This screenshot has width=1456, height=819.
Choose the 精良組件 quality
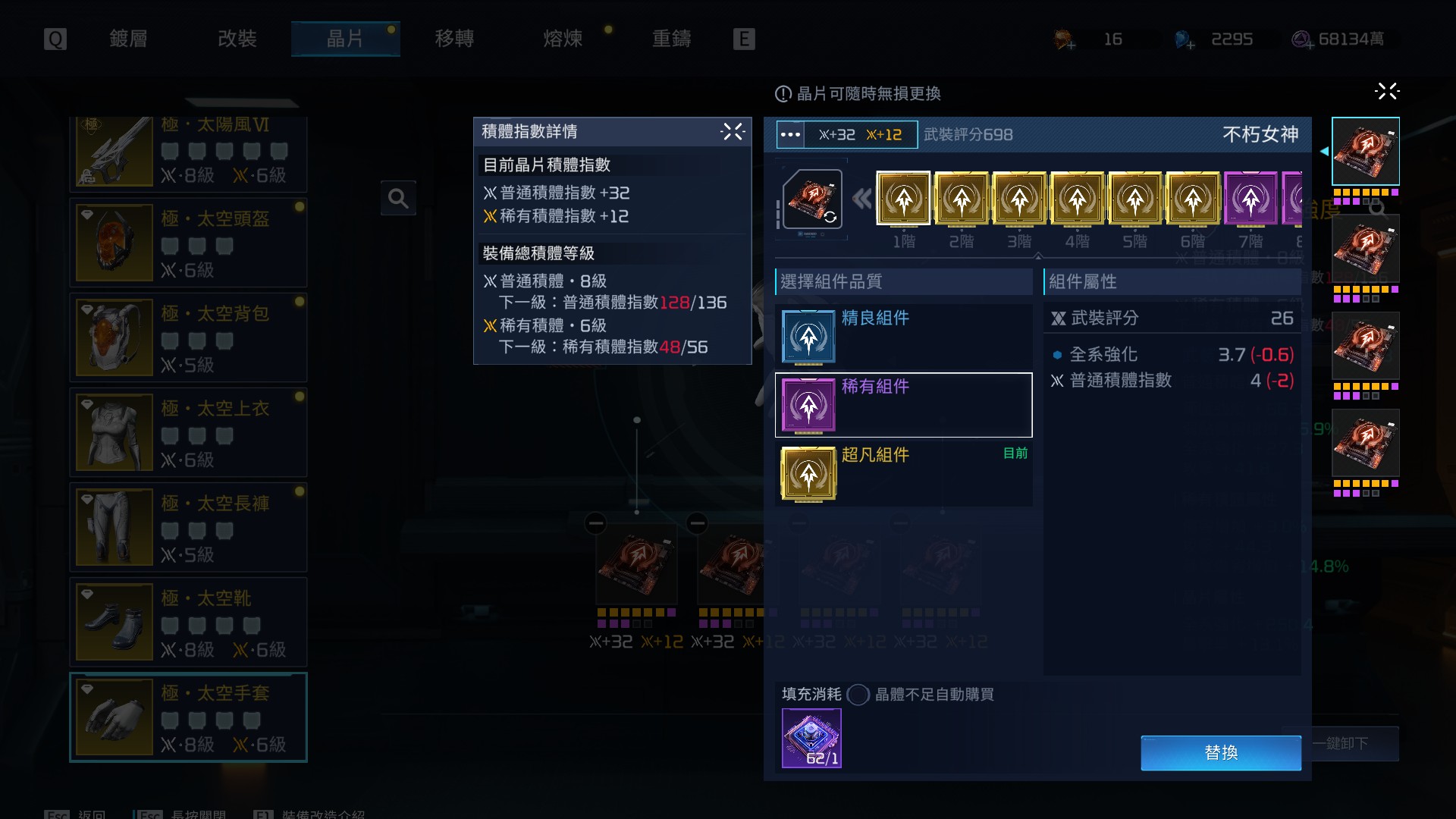(903, 337)
